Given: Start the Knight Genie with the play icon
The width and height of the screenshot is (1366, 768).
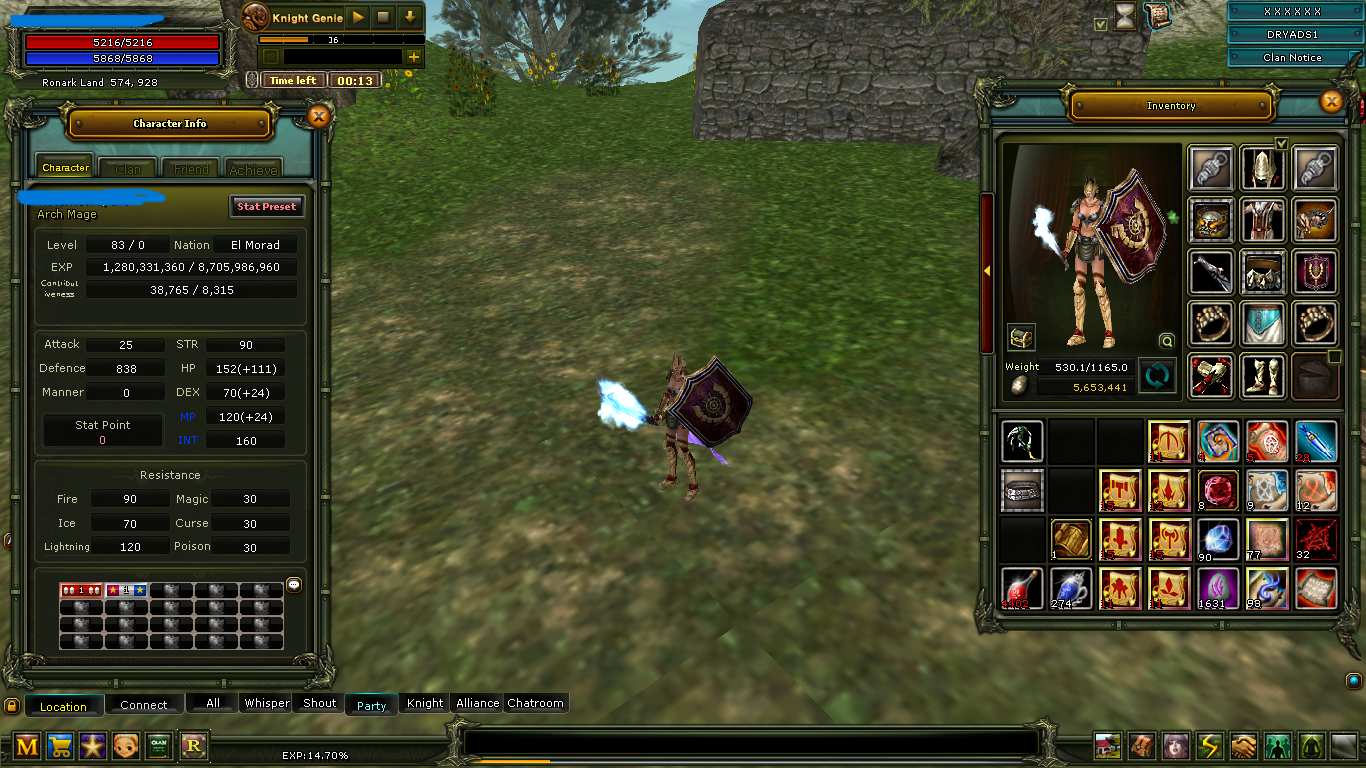Looking at the screenshot, I should (x=358, y=17).
